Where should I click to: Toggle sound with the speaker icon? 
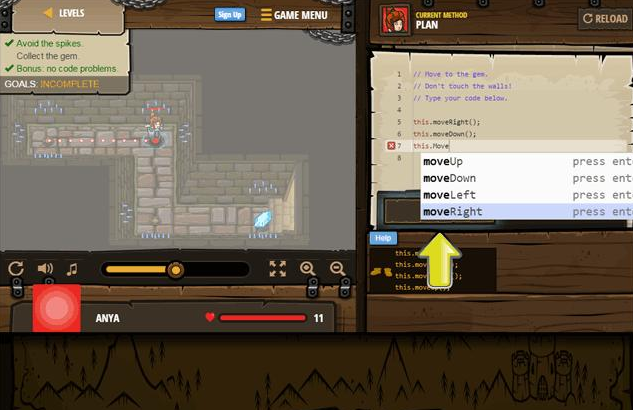click(45, 269)
